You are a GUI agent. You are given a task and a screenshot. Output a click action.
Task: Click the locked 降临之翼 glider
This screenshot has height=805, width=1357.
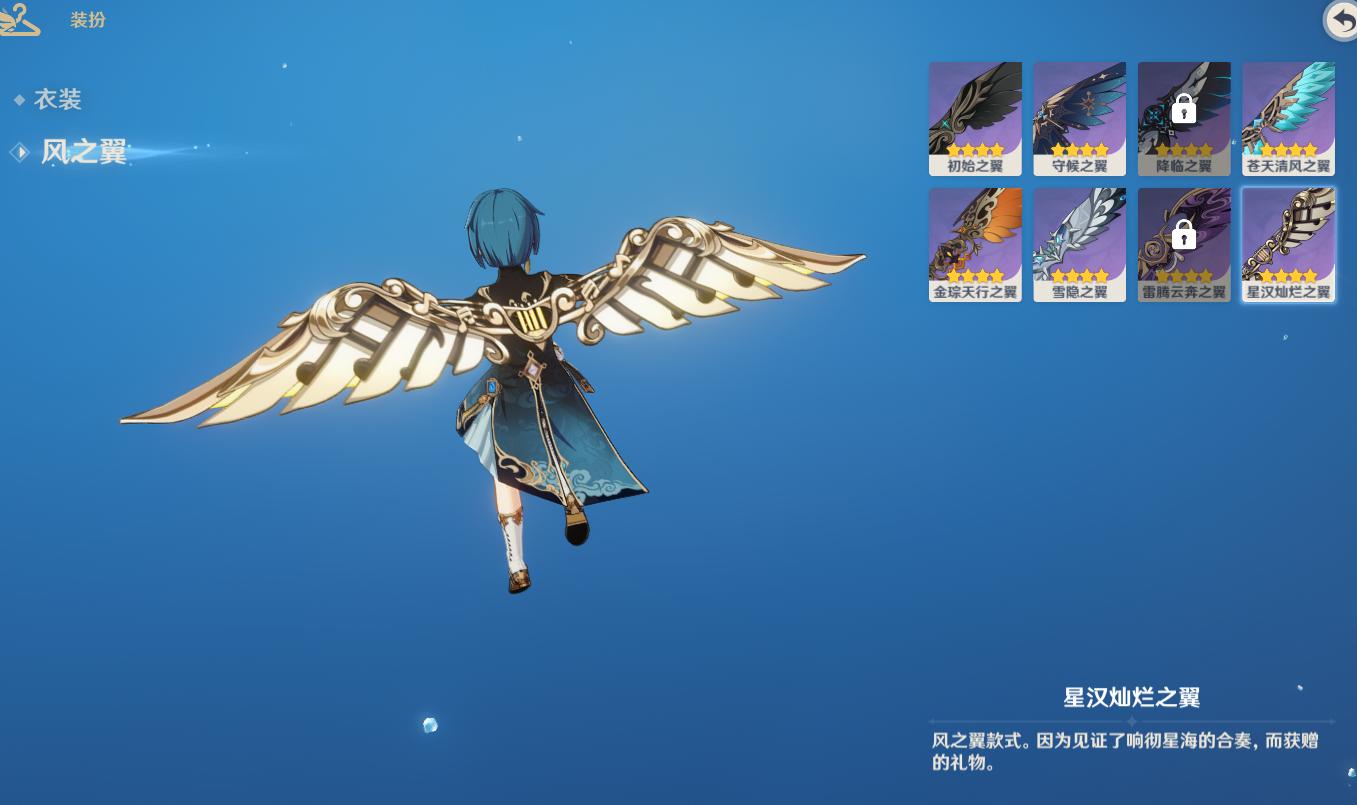1184,118
